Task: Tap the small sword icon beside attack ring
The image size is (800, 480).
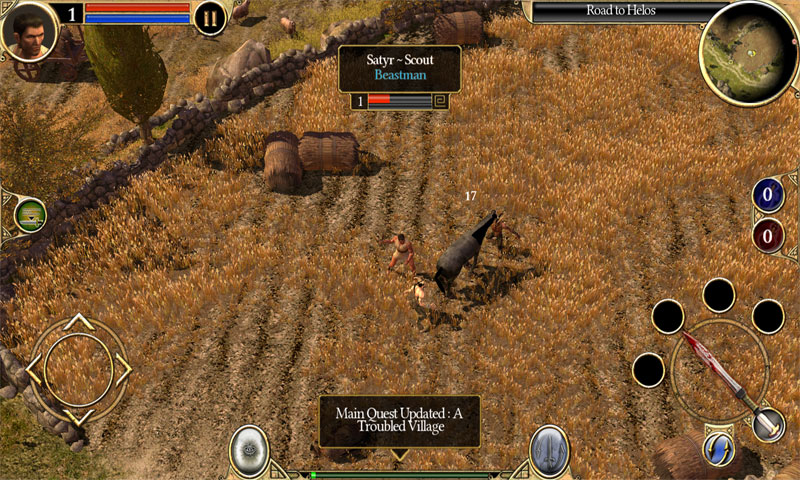Action: [768, 424]
